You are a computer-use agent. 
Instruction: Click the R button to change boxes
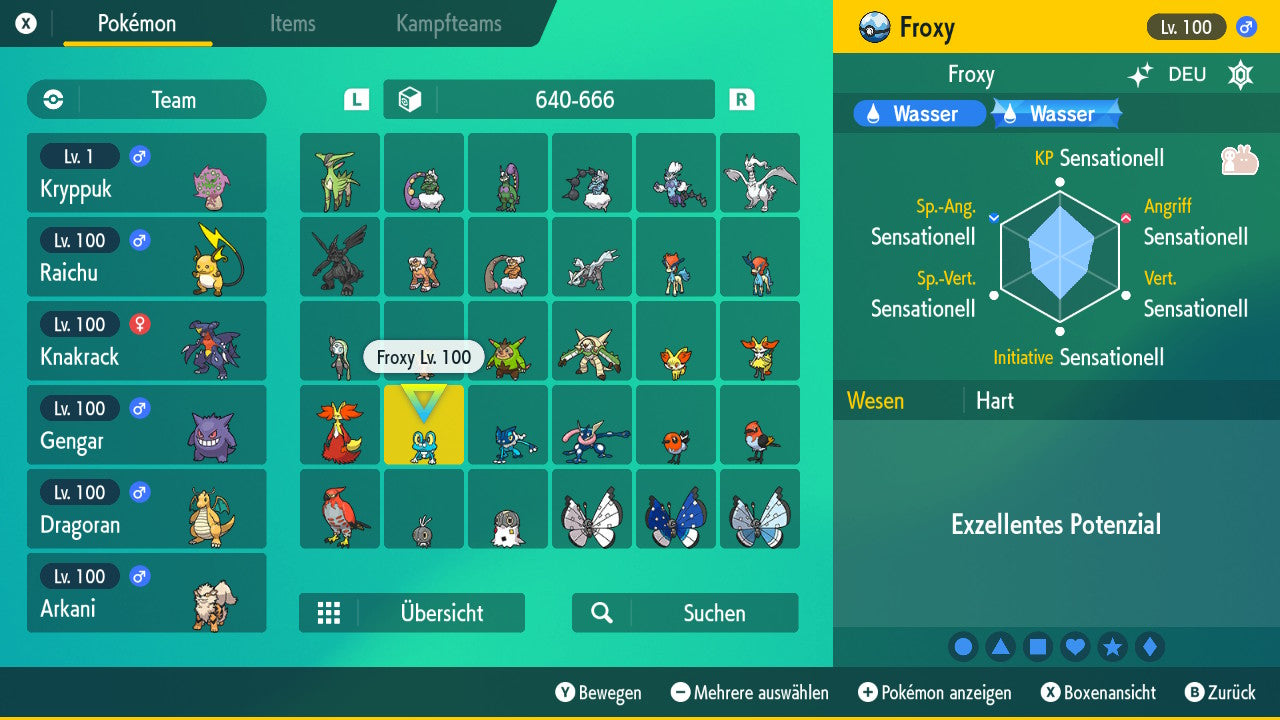(741, 99)
